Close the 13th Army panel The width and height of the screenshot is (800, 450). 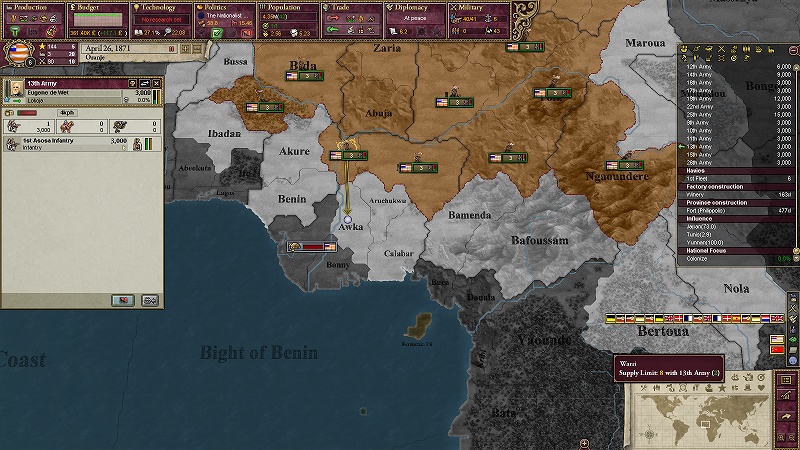tap(157, 82)
